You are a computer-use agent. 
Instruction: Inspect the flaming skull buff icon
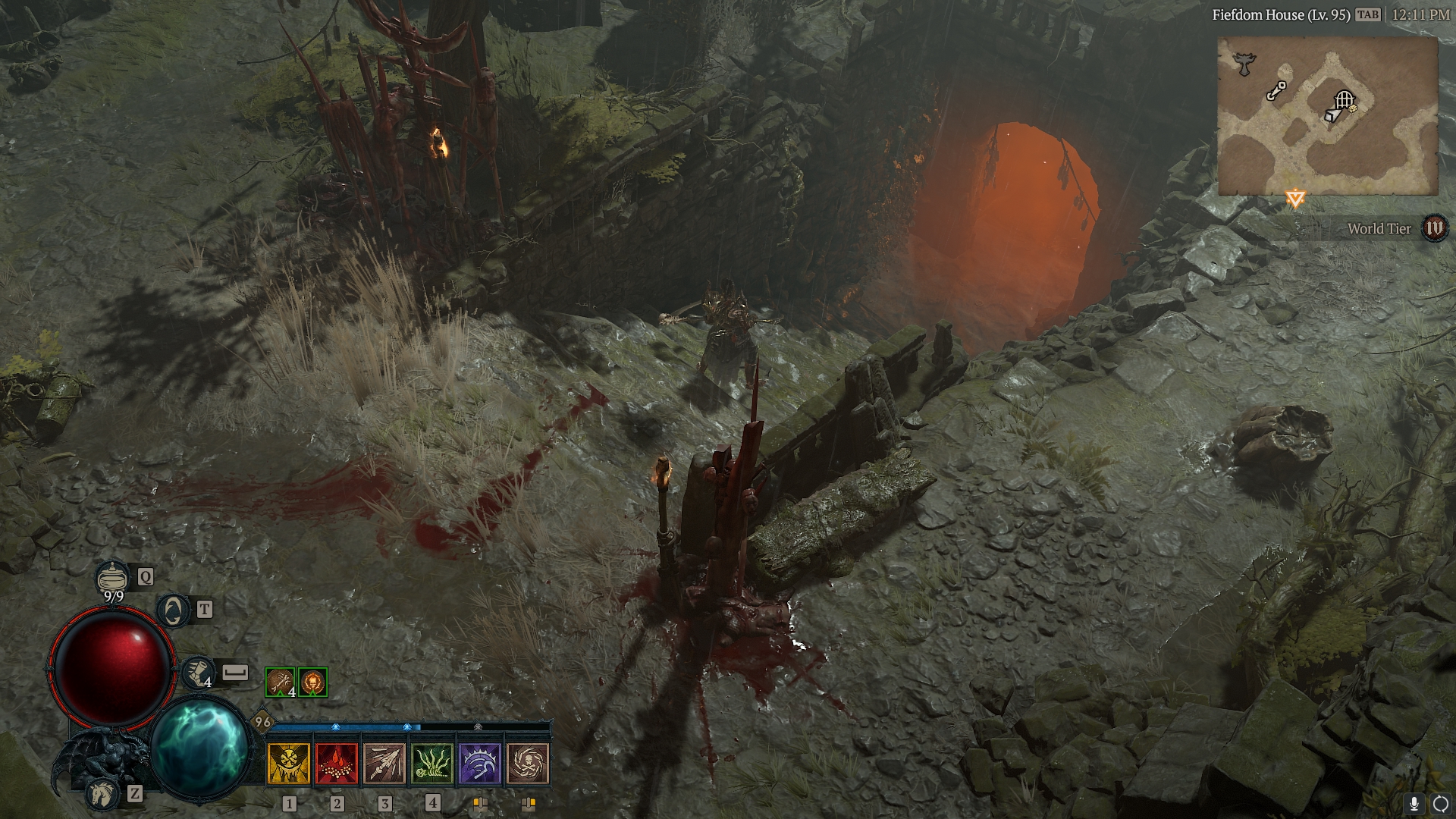click(x=312, y=682)
